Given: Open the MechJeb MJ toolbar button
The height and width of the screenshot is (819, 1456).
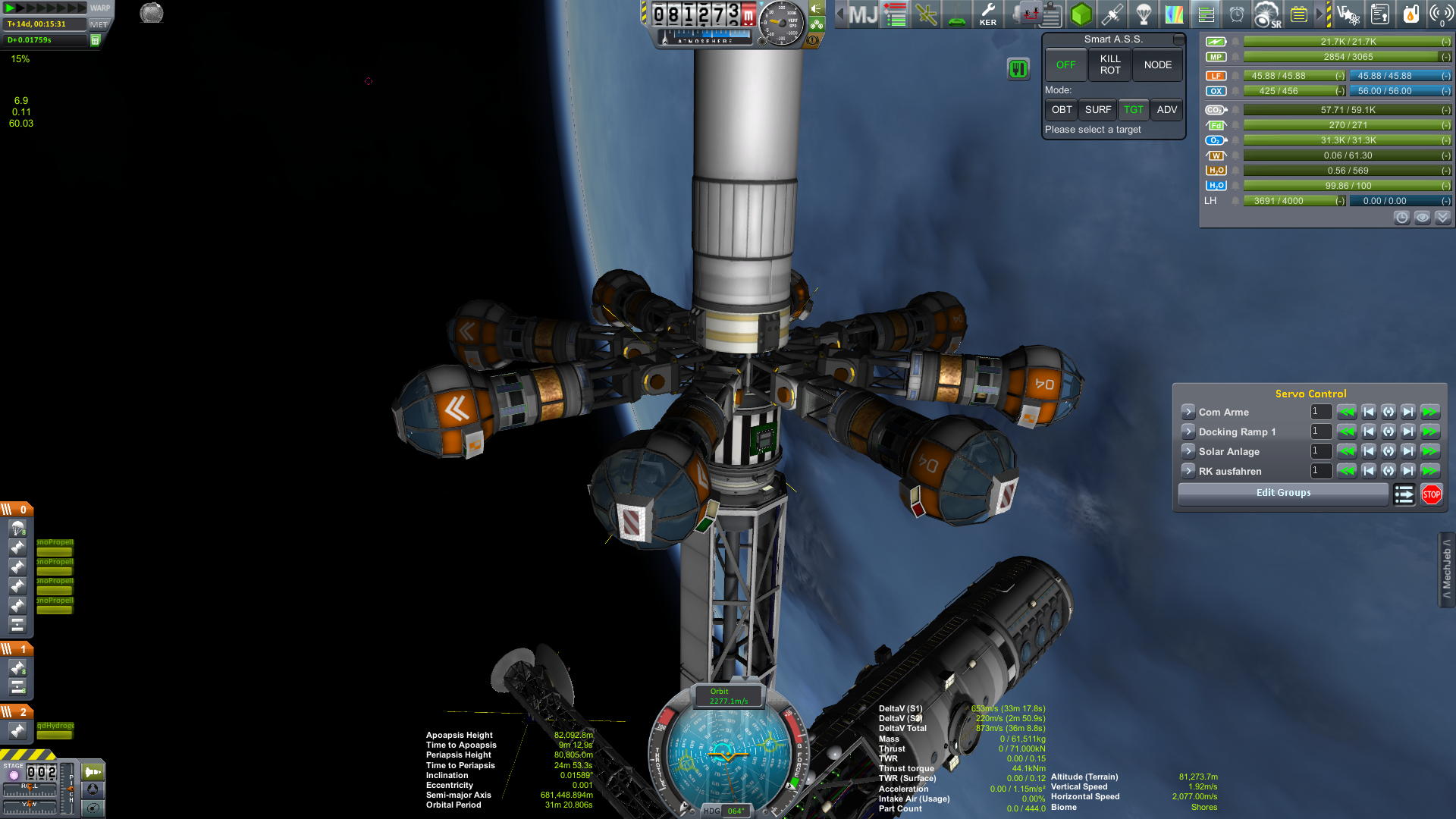Looking at the screenshot, I should tap(862, 14).
